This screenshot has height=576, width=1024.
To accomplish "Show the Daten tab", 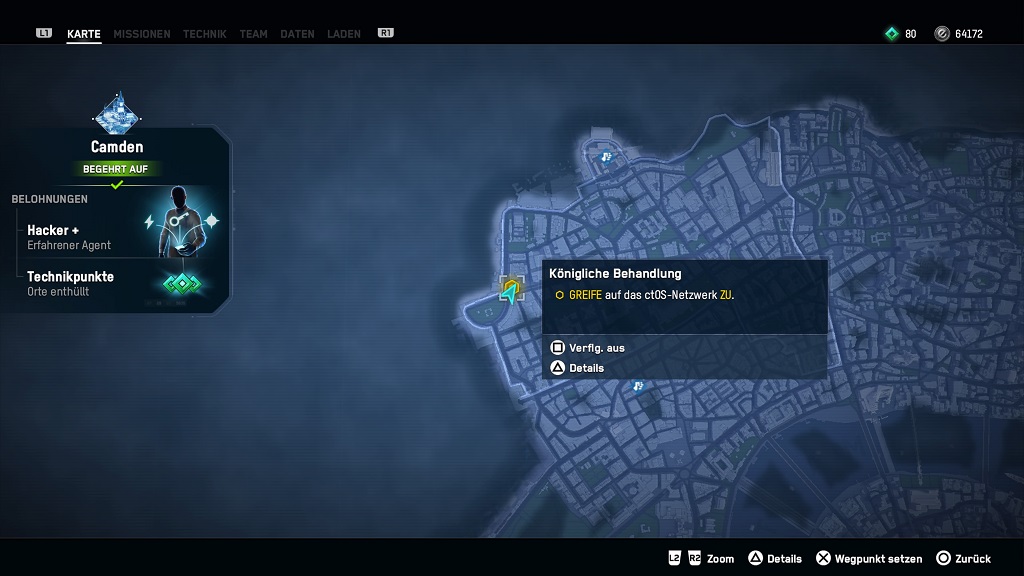I will point(297,34).
